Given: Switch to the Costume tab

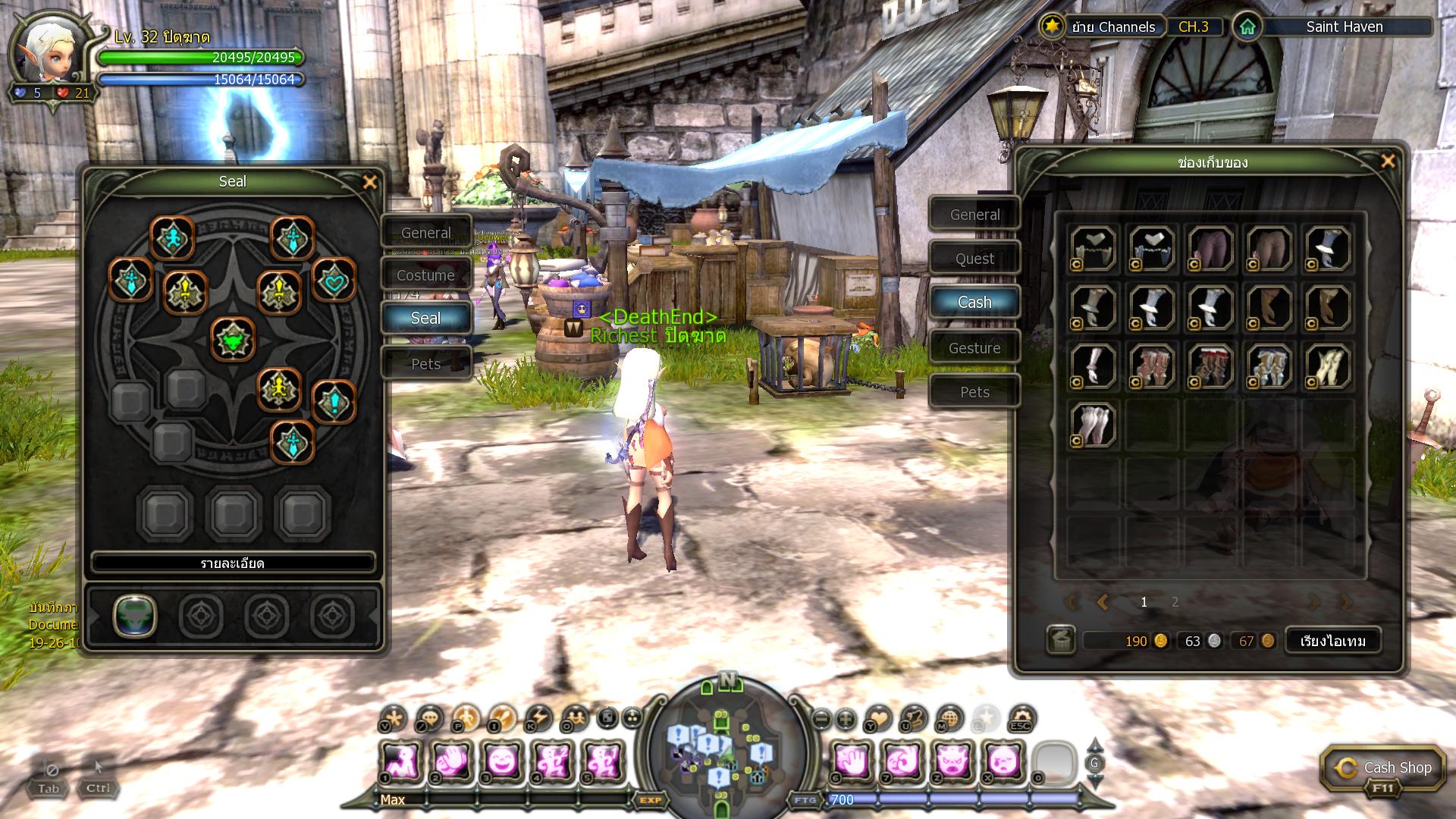Looking at the screenshot, I should (x=425, y=275).
